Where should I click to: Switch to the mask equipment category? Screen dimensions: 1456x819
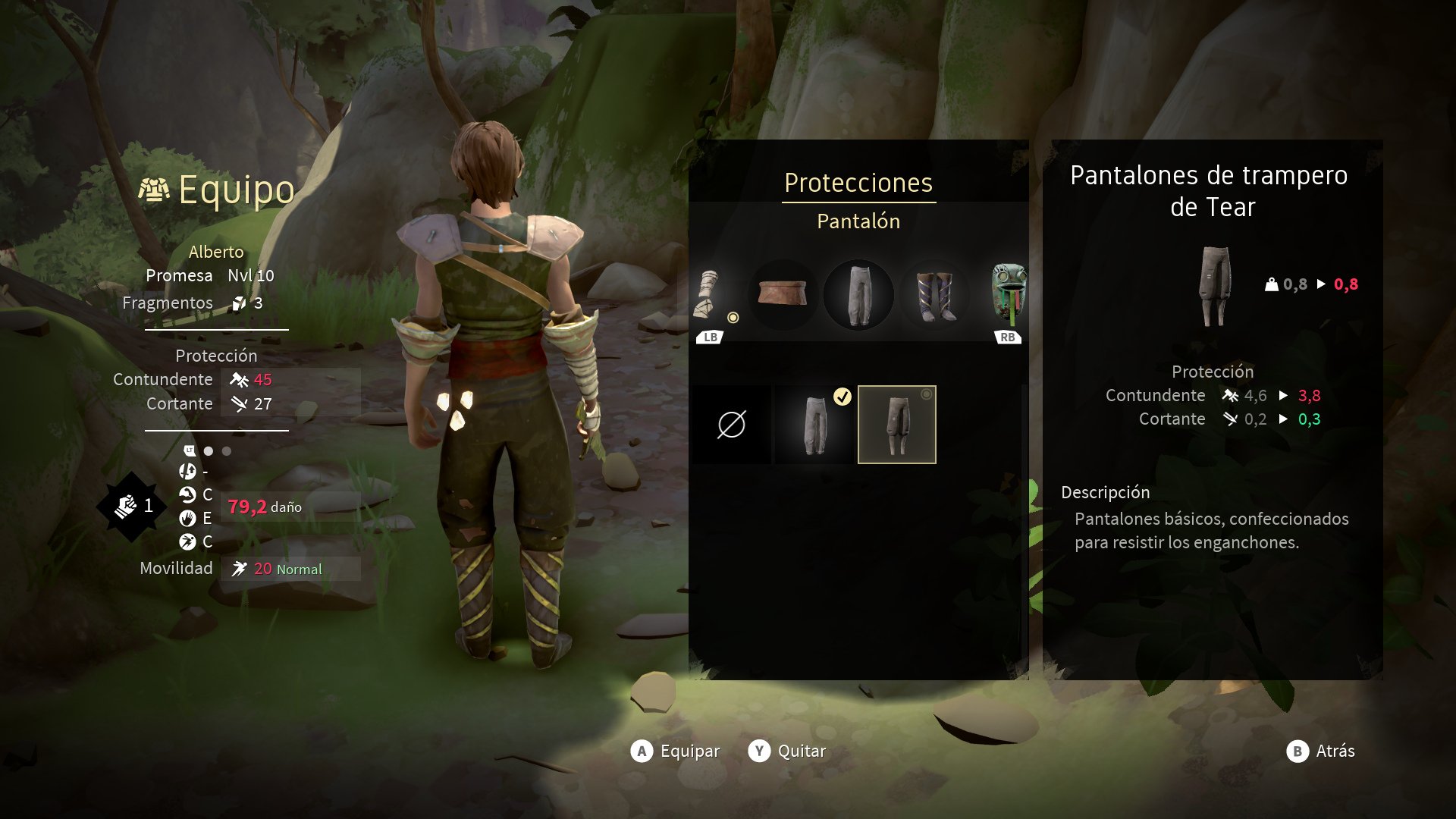point(1009,295)
